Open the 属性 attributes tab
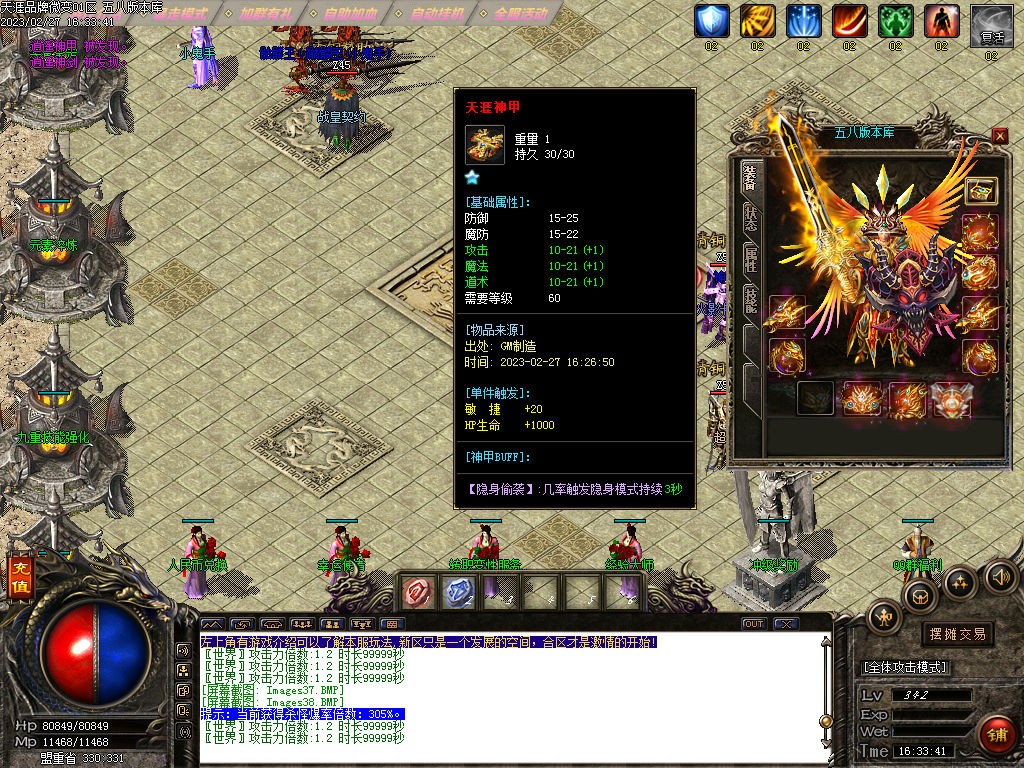 tap(750, 260)
